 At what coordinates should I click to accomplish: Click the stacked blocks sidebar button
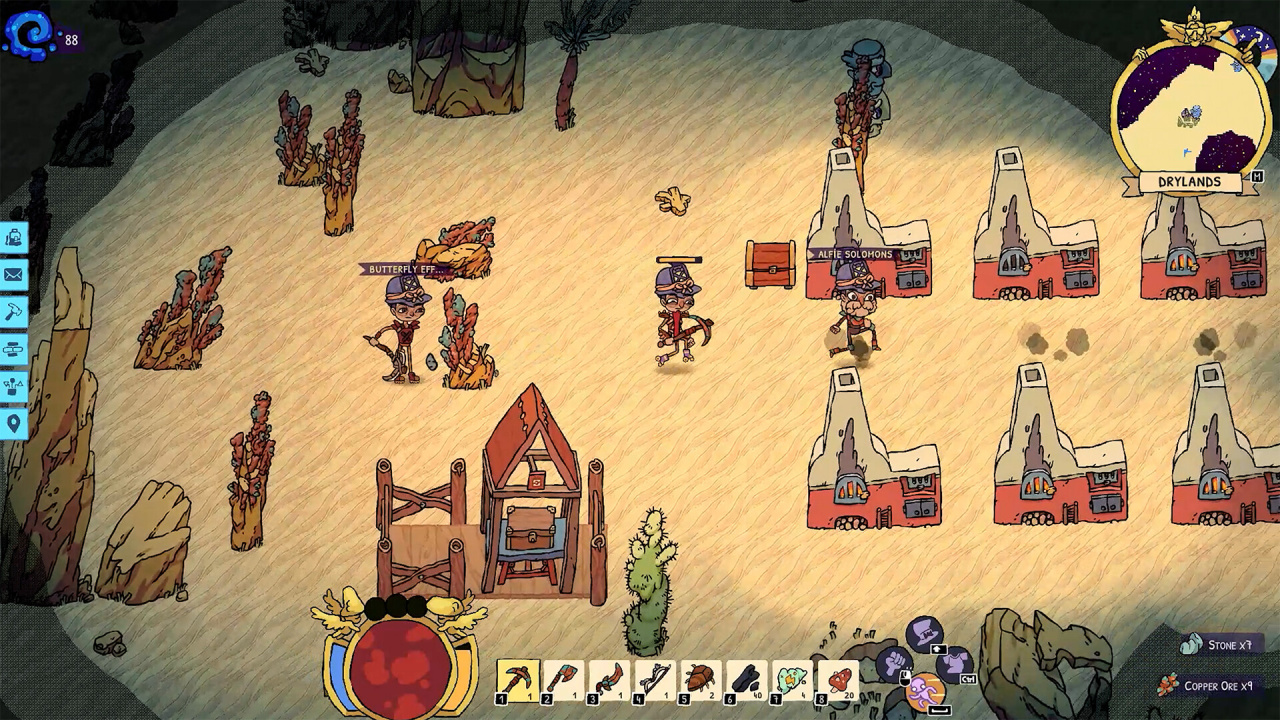click(x=14, y=350)
